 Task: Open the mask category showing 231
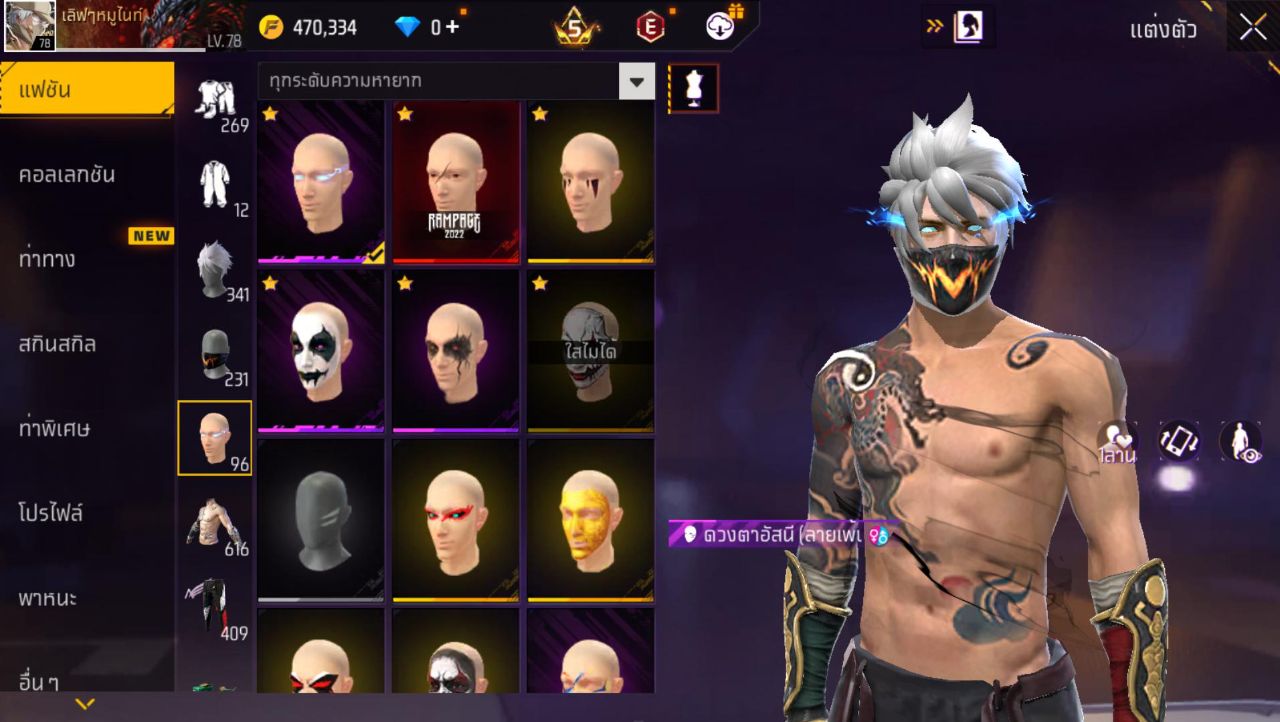point(214,355)
